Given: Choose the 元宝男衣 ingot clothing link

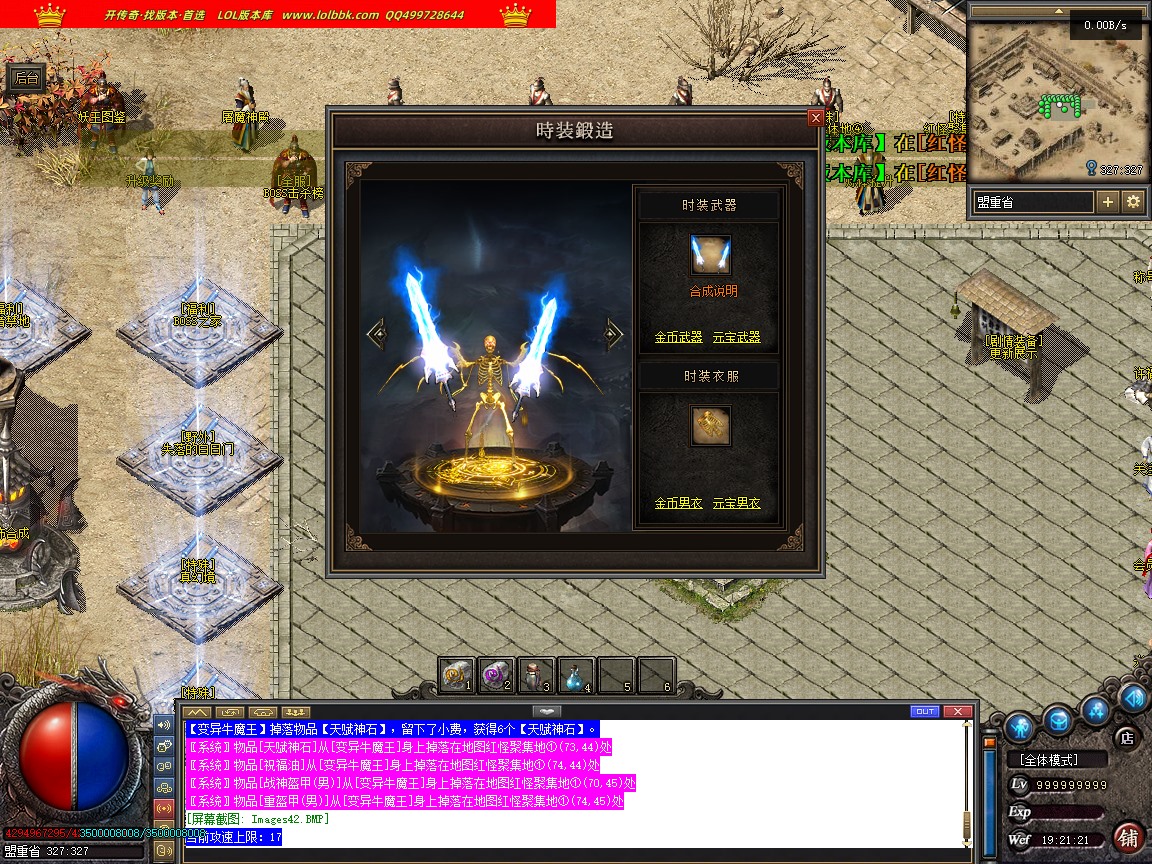Looking at the screenshot, I should click(x=736, y=503).
